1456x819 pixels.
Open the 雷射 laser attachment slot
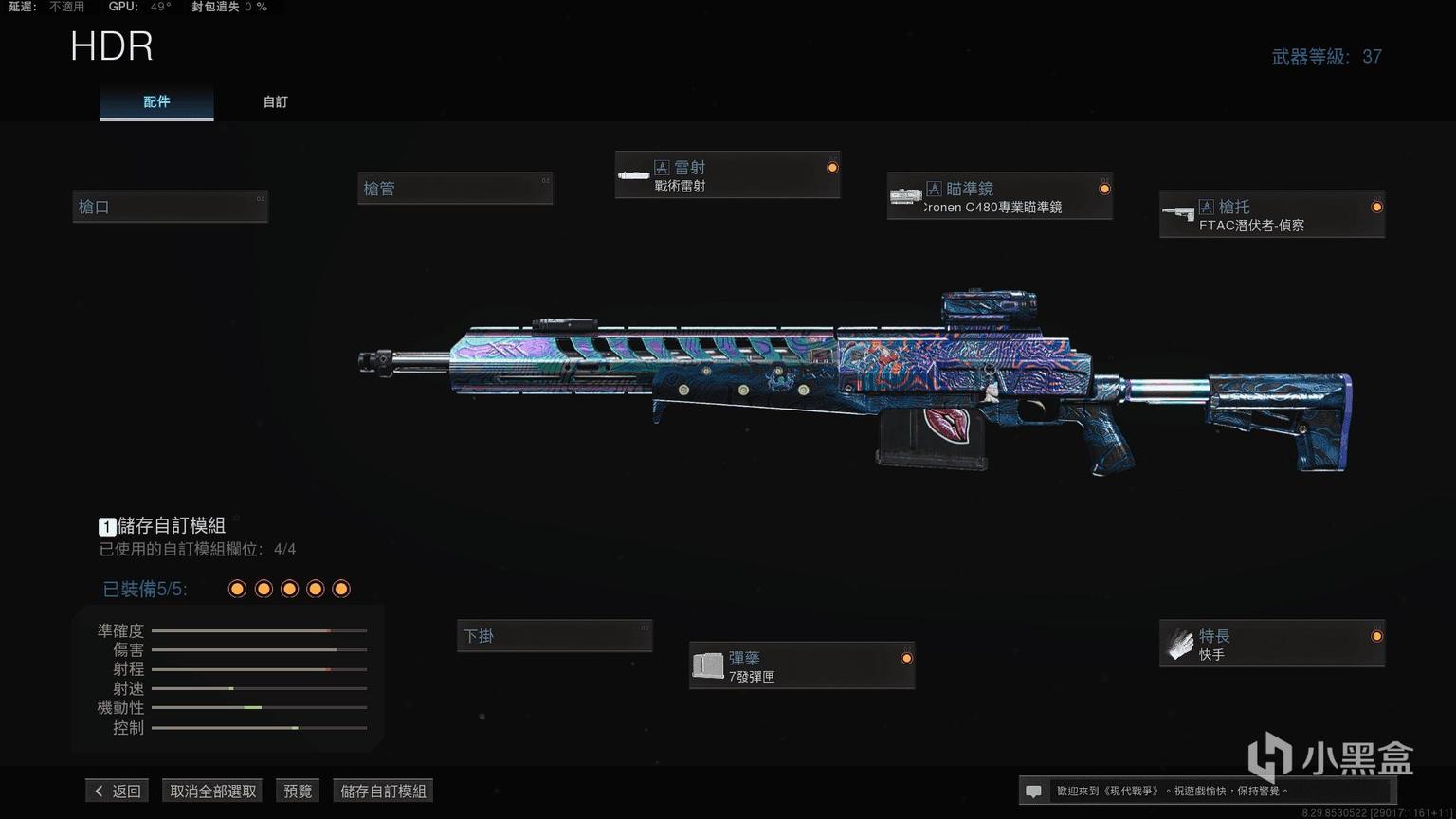[727, 175]
